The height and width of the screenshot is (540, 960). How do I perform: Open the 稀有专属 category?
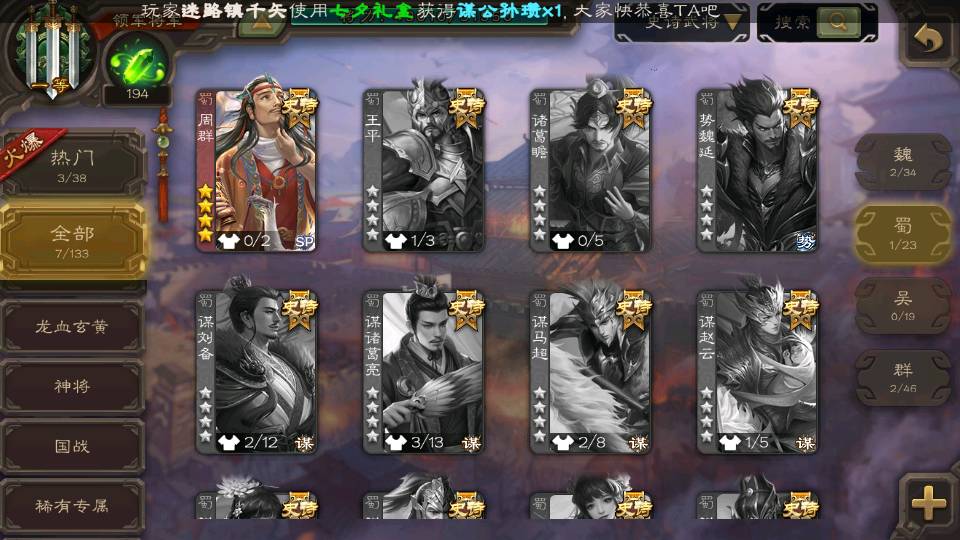click(72, 506)
